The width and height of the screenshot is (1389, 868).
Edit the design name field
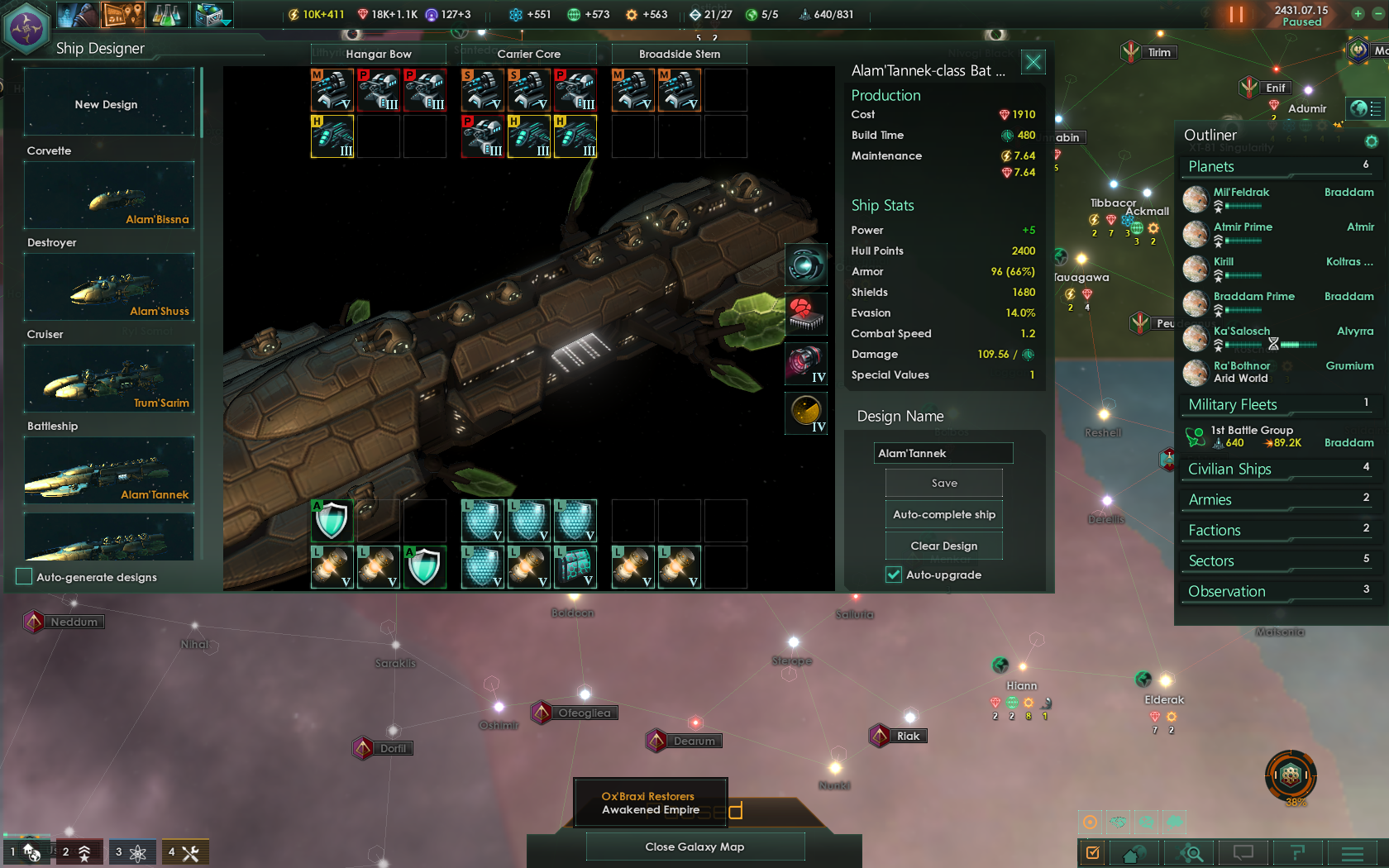coord(943,453)
